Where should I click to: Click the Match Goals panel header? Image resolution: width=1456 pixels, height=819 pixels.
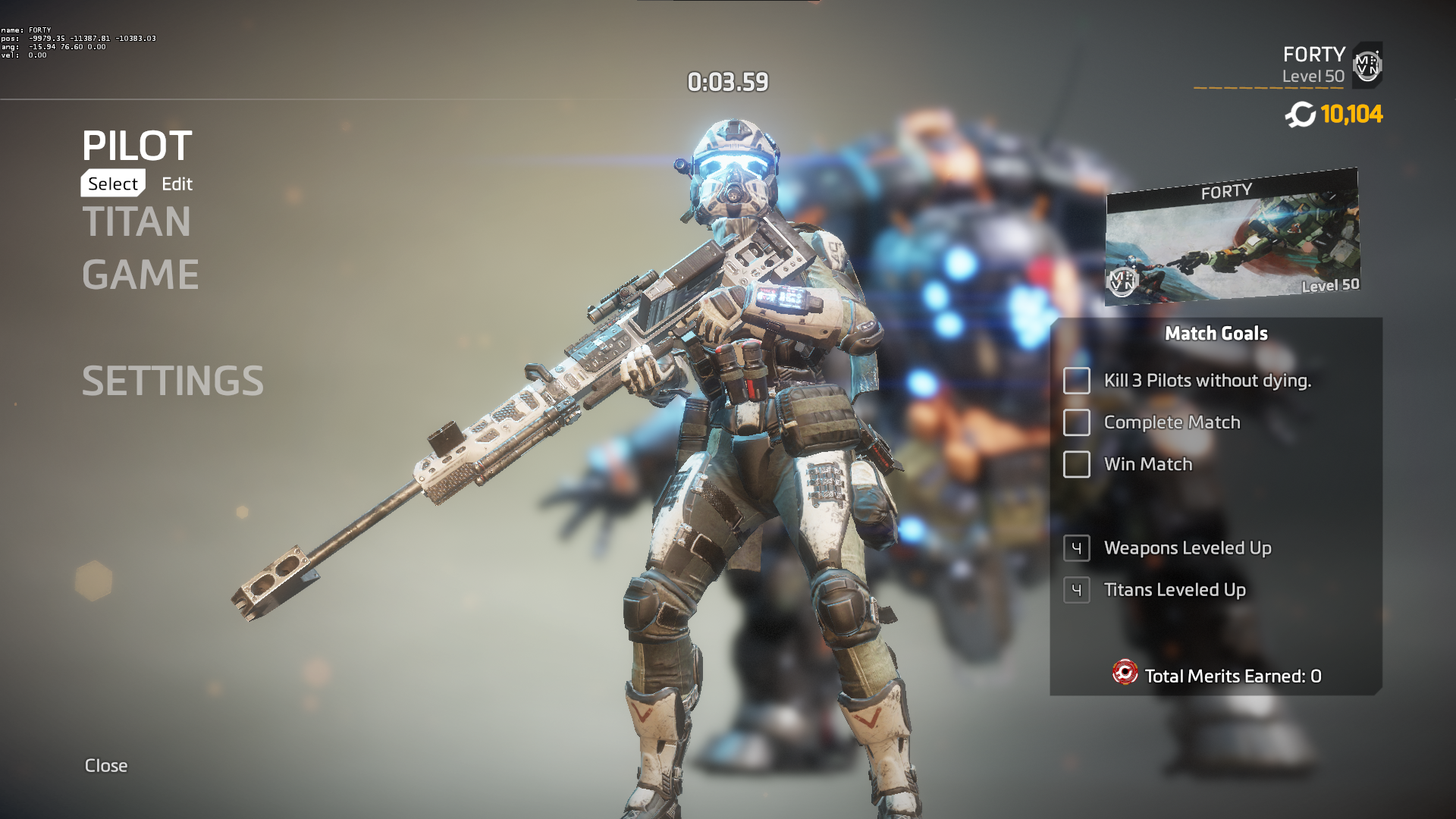click(1216, 334)
